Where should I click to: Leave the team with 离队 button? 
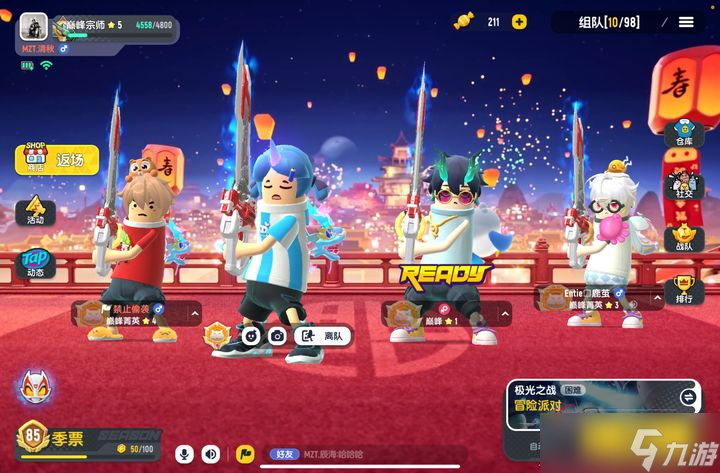(x=322, y=336)
